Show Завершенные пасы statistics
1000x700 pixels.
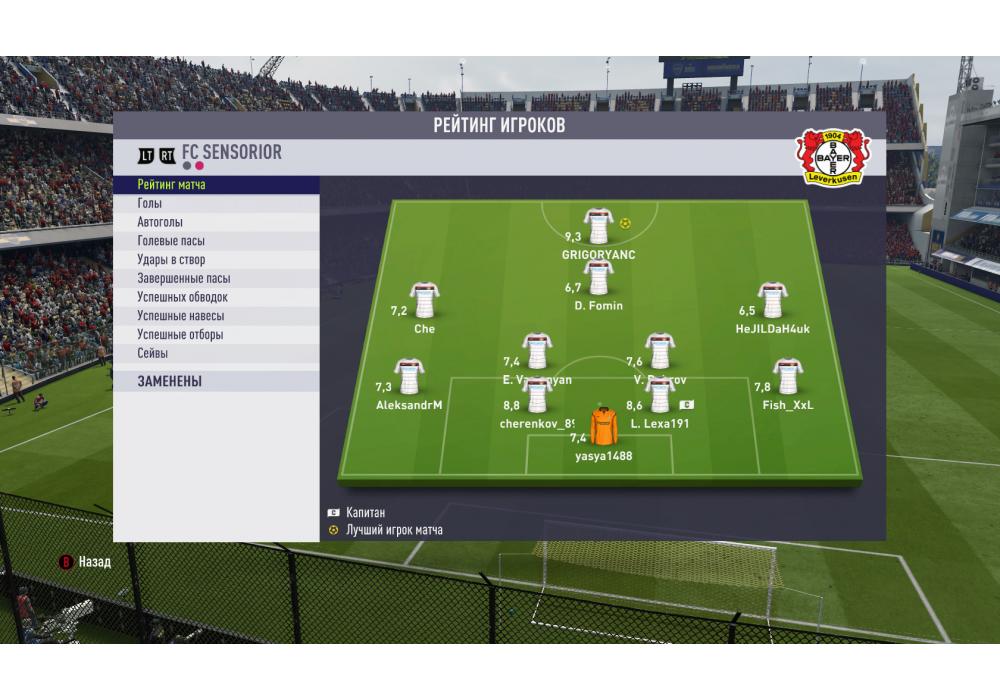[216, 279]
